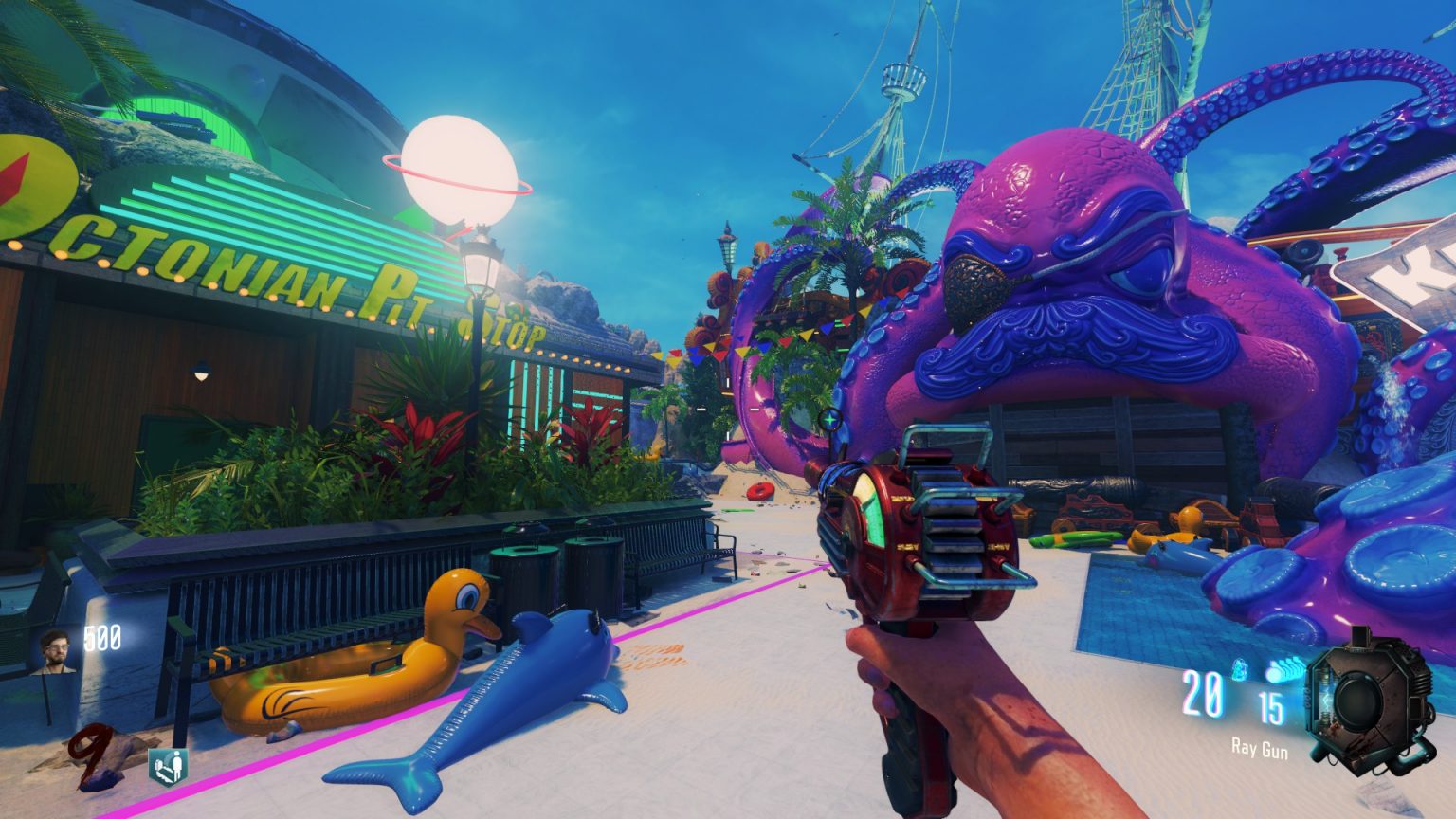Image resolution: width=1456 pixels, height=819 pixels.
Task: Click the 'K' pirate sign on the right
Action: click(x=1412, y=275)
